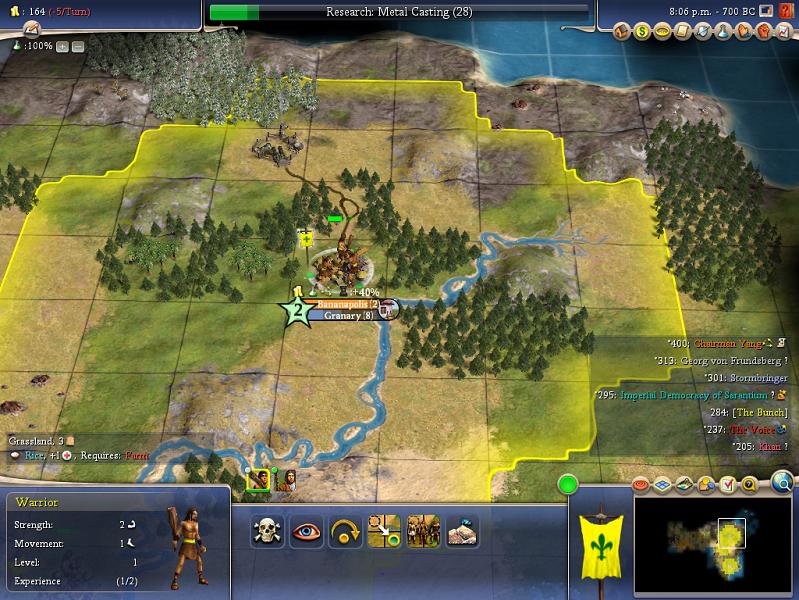
Task: Set the warrior to sentry with eye icon
Action: pyautogui.click(x=307, y=531)
